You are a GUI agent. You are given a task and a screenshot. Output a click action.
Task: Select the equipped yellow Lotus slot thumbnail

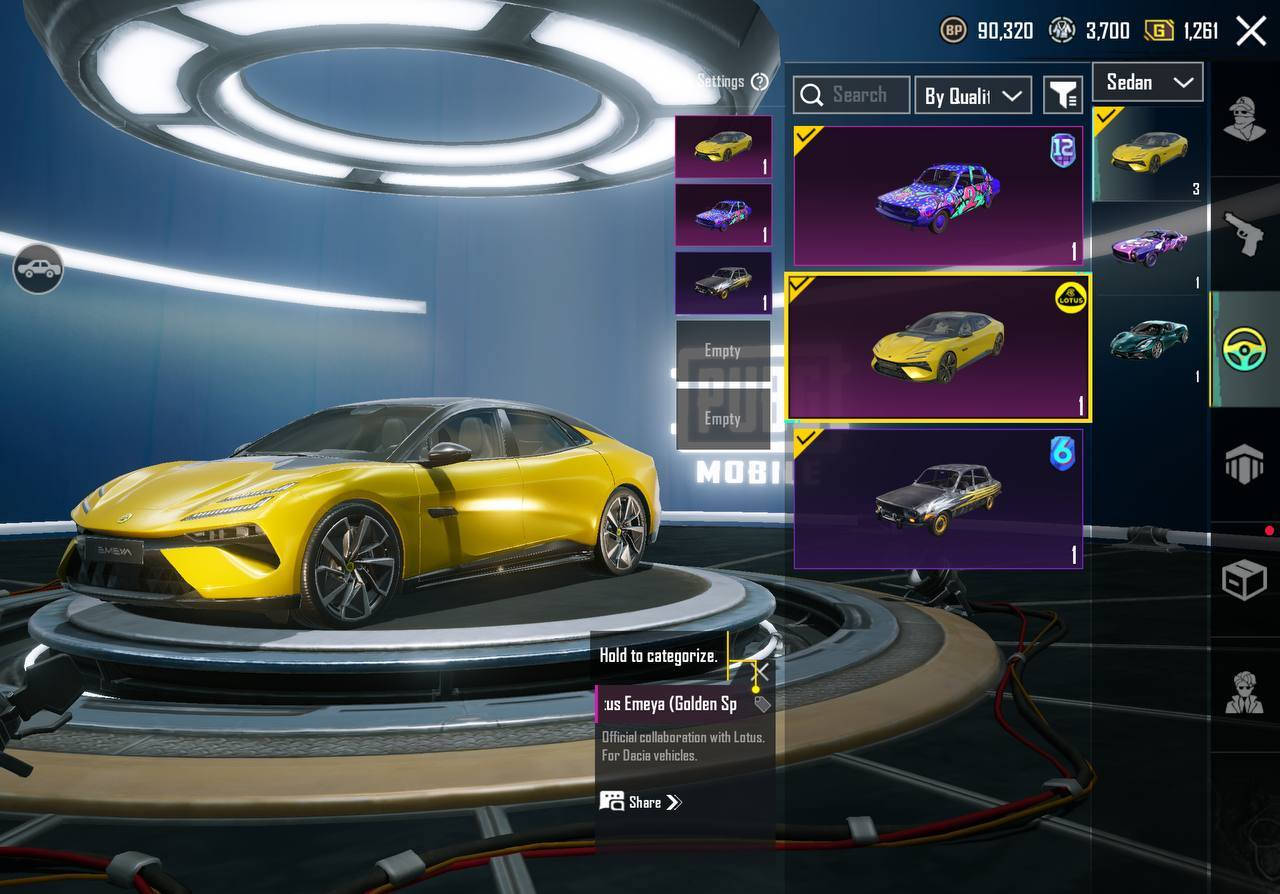coord(723,147)
